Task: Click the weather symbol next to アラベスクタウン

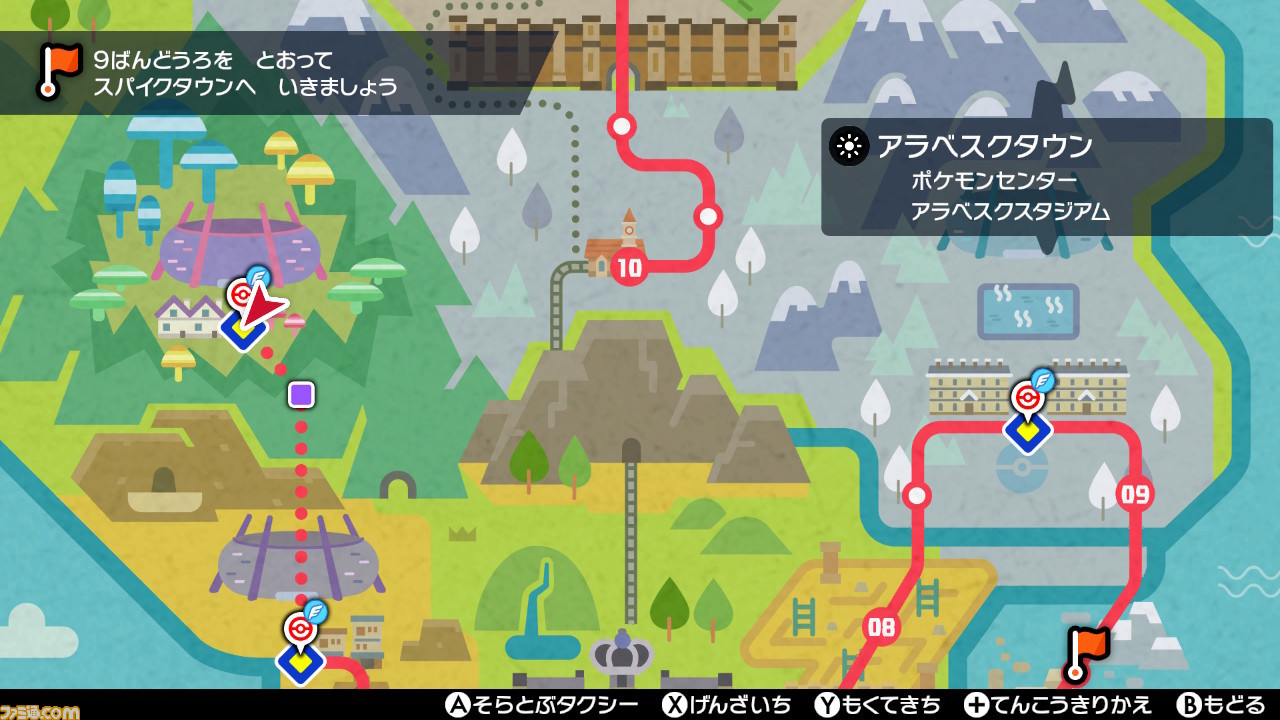Action: [x=849, y=146]
